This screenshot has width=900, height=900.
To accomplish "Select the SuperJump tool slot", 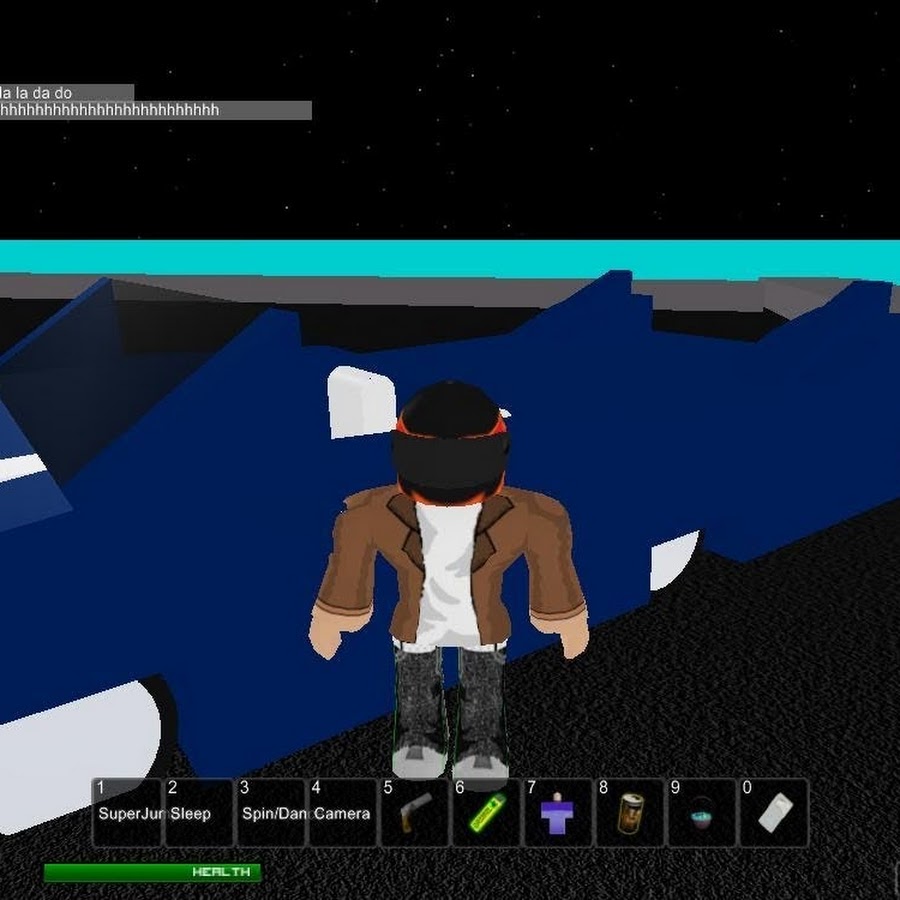I will point(127,813).
